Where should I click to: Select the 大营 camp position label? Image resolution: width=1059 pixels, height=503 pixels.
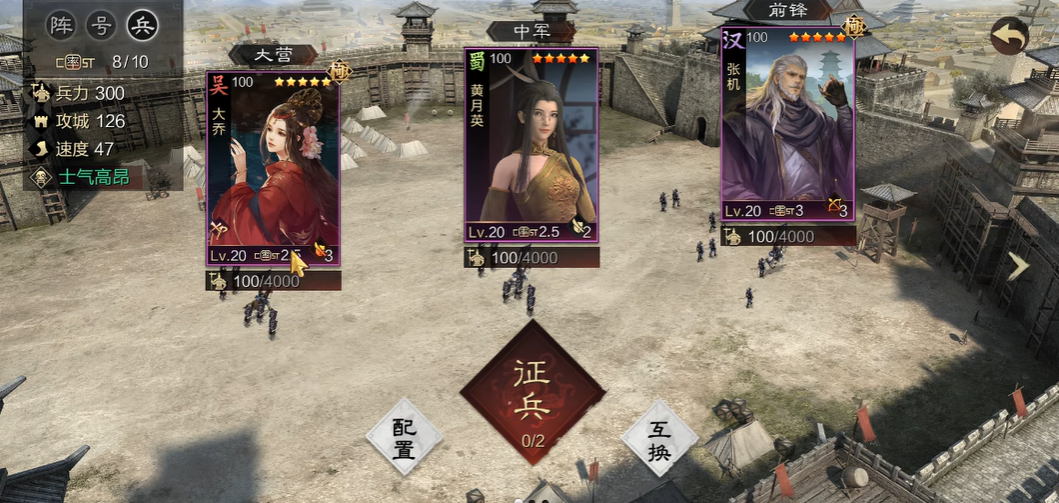point(273,55)
